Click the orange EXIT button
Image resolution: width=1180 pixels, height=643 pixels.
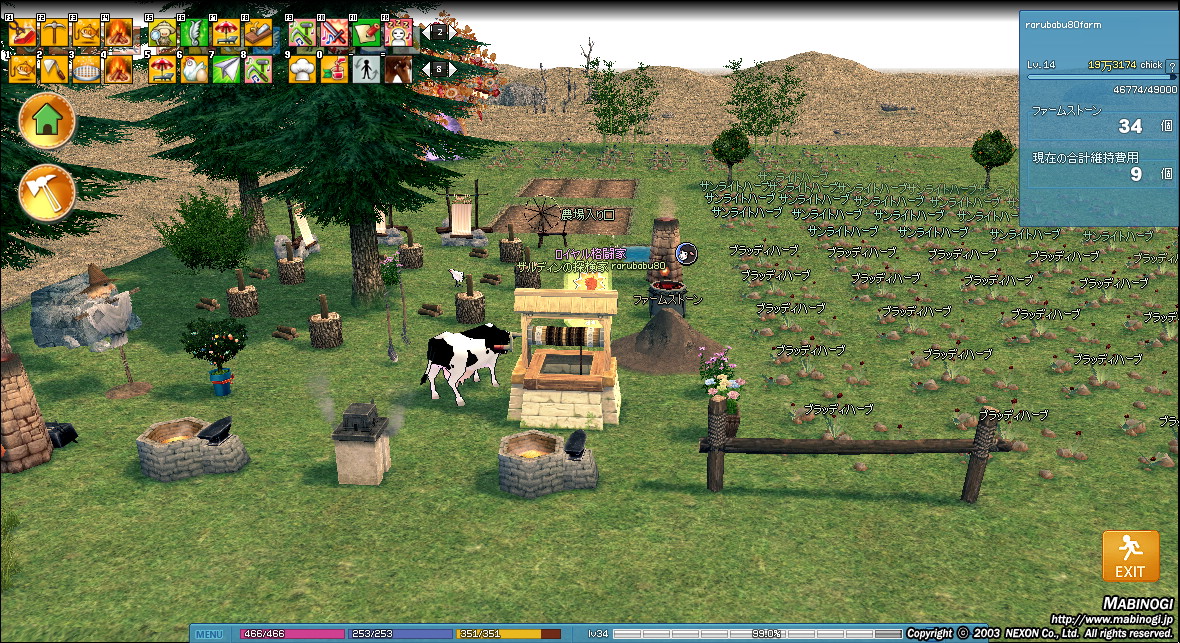click(x=1130, y=556)
